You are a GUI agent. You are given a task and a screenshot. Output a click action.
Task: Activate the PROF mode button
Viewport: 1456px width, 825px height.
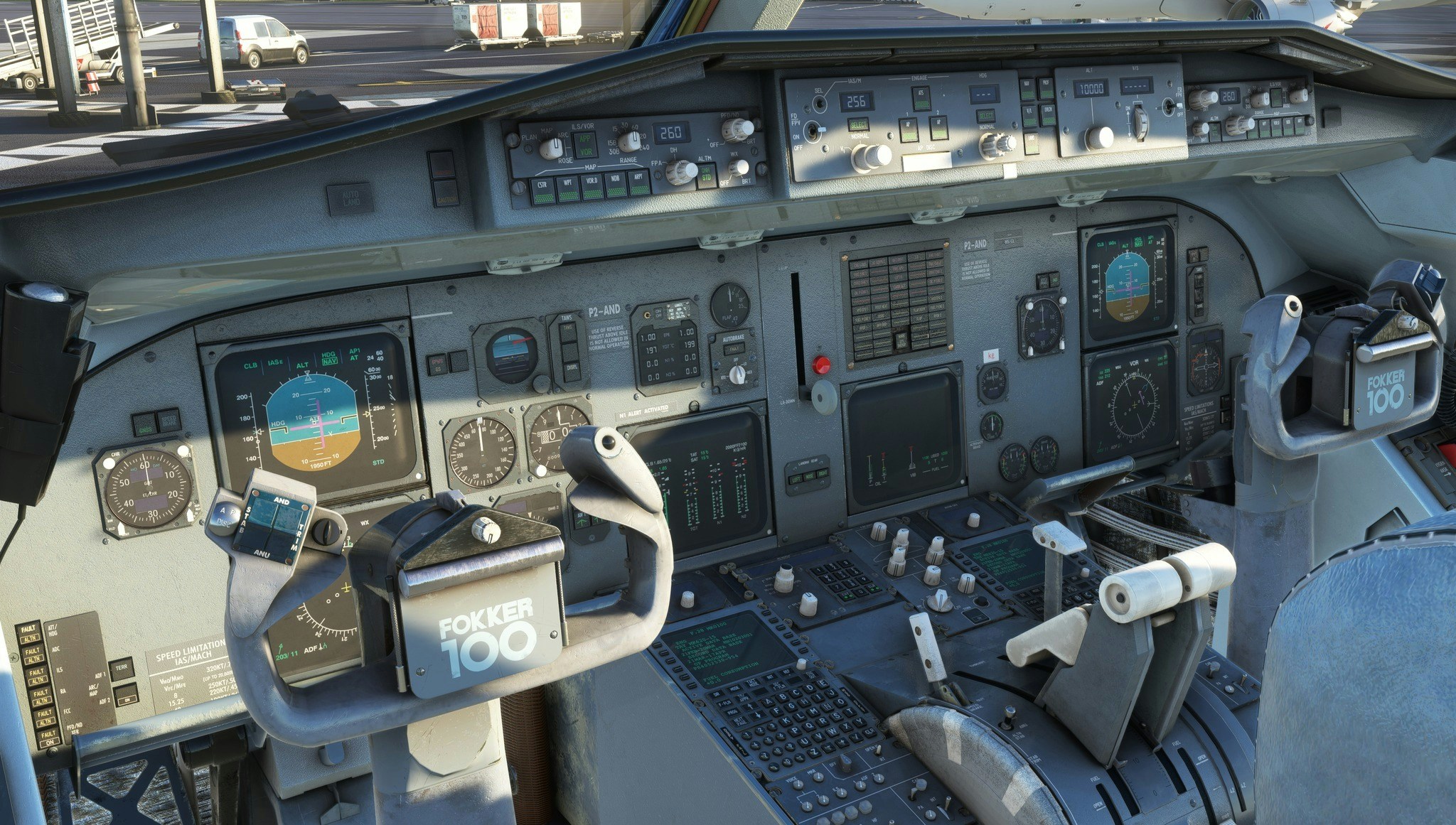(1046, 88)
